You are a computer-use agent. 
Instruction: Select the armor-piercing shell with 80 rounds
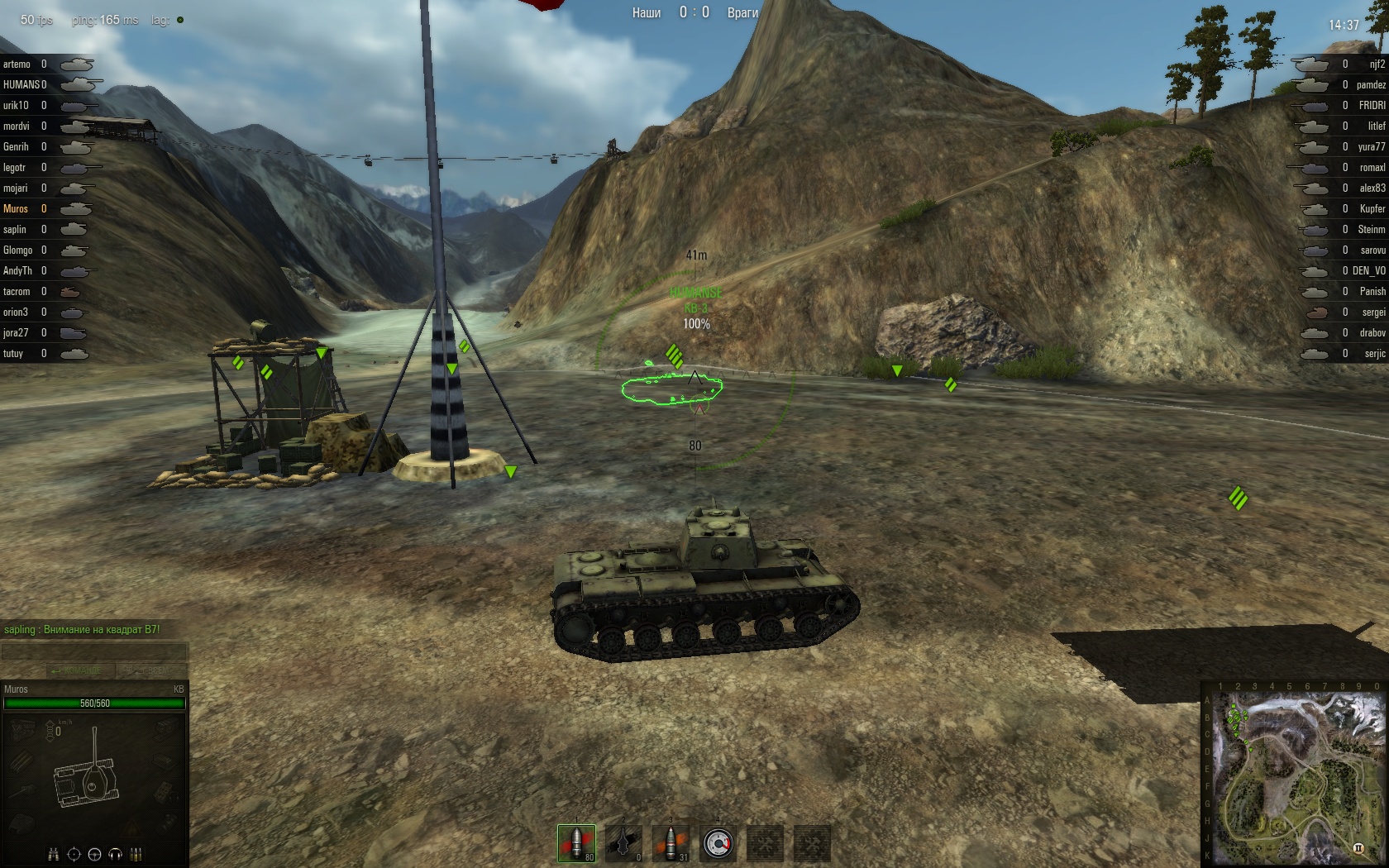(x=576, y=843)
